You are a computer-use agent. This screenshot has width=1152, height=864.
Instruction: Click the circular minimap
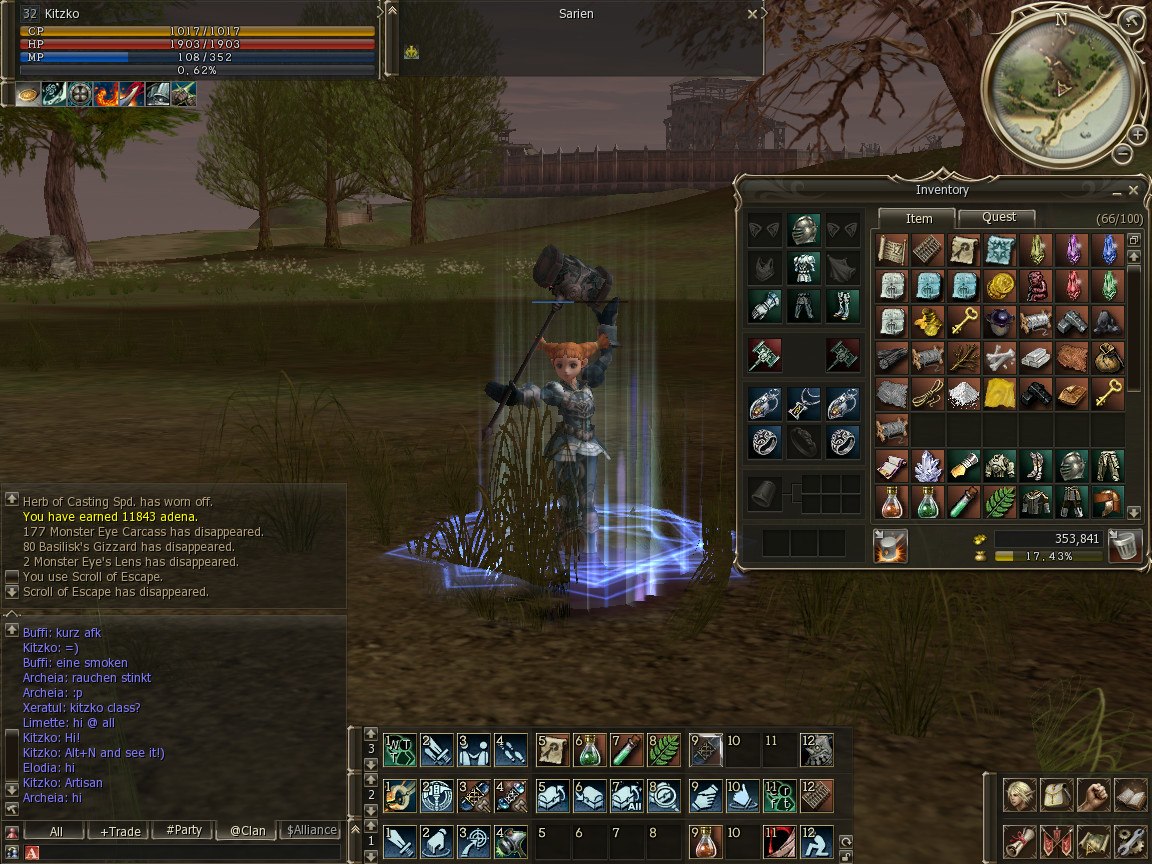[x=1062, y=88]
